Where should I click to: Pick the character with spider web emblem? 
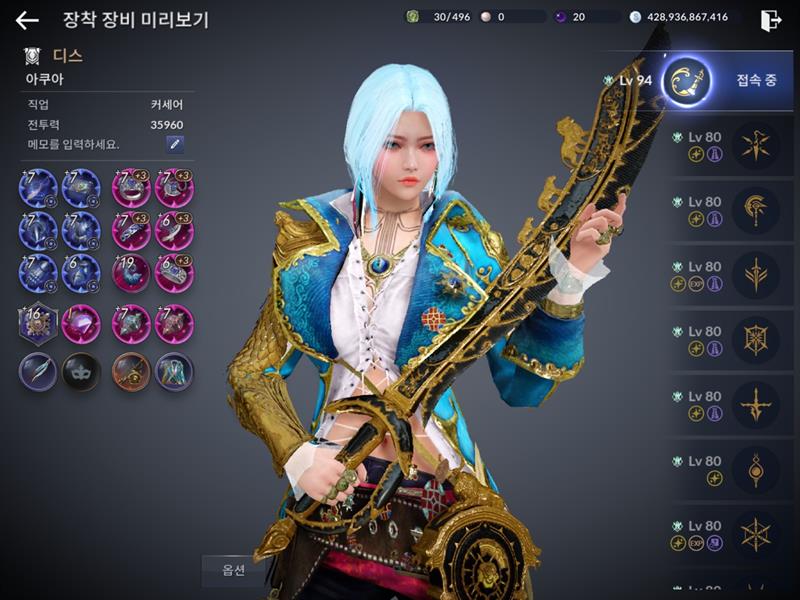(755, 337)
